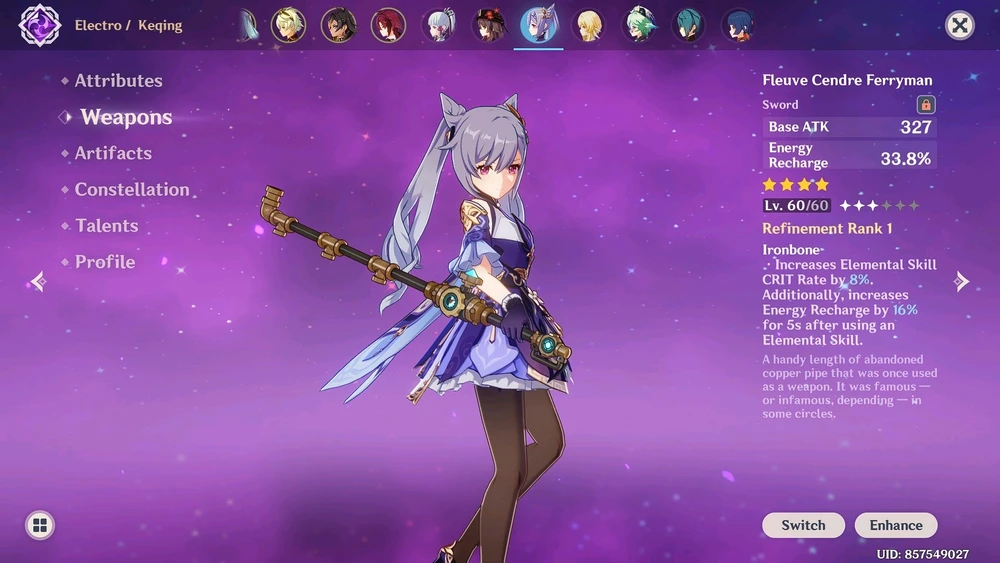Select the Weapons menu entry
1000x563 pixels.
[126, 117]
